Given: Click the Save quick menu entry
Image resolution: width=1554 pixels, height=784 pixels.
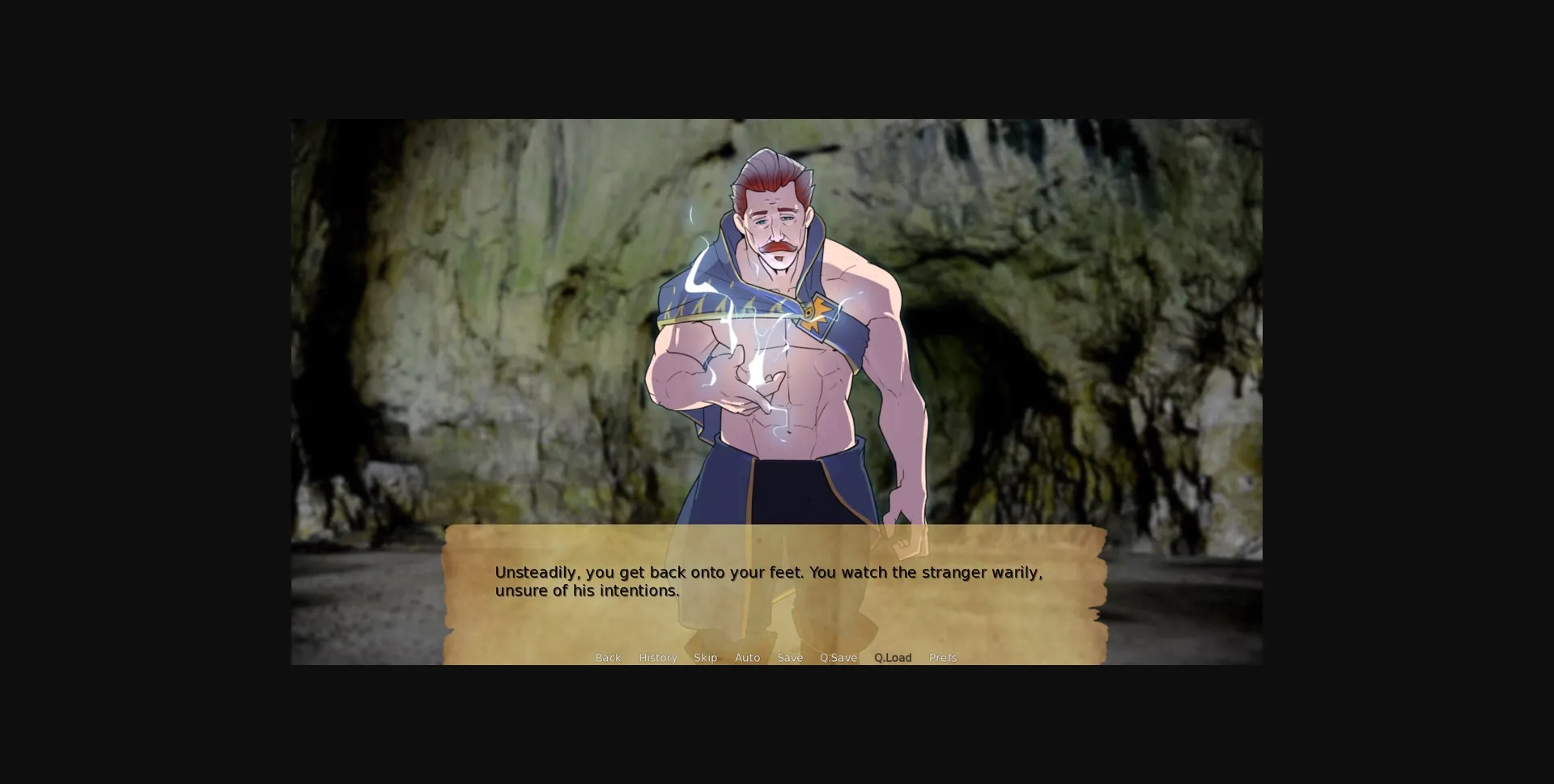Looking at the screenshot, I should 789,658.
